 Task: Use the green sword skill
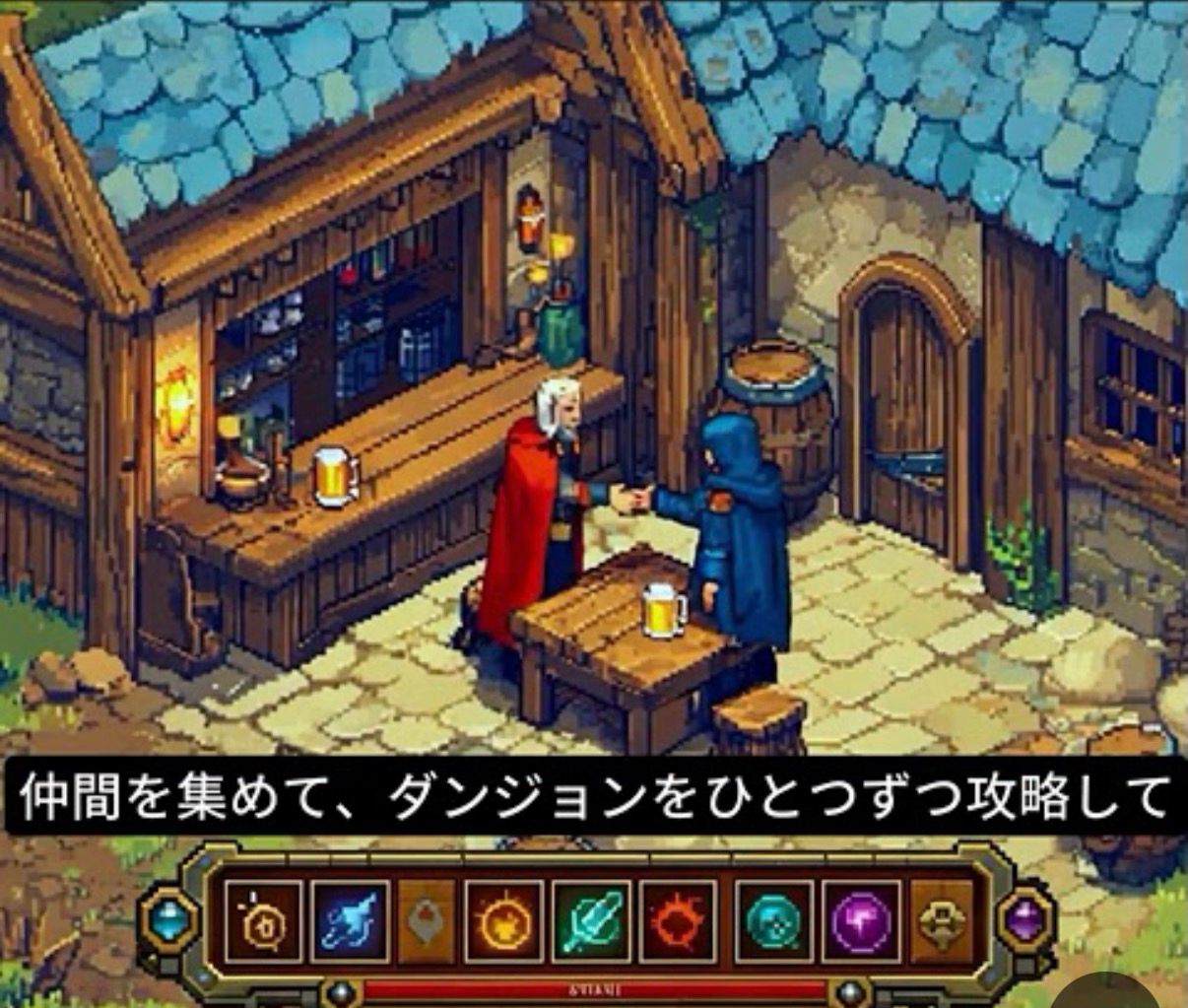pyautogui.click(x=591, y=922)
